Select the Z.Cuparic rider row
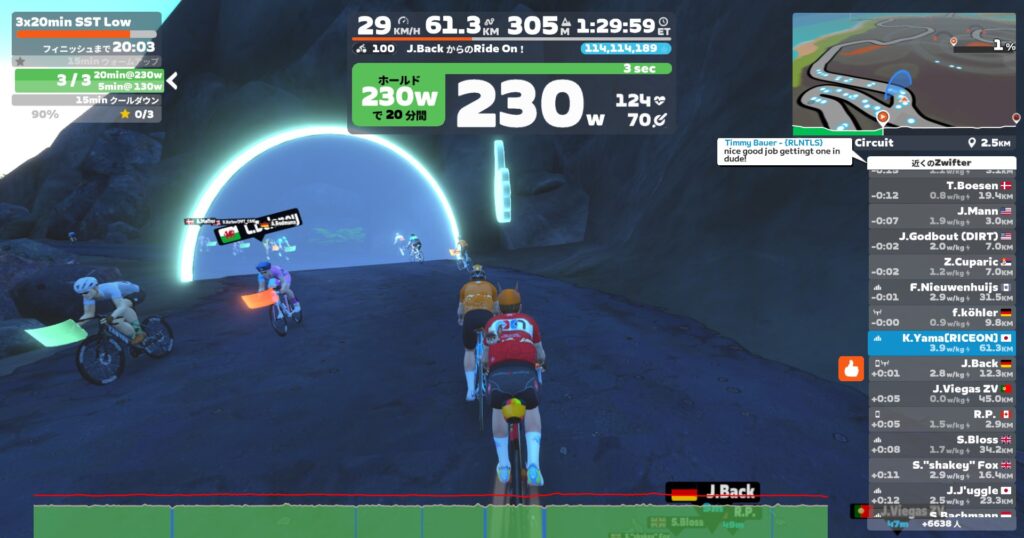Image resolution: width=1024 pixels, height=538 pixels. (941, 267)
